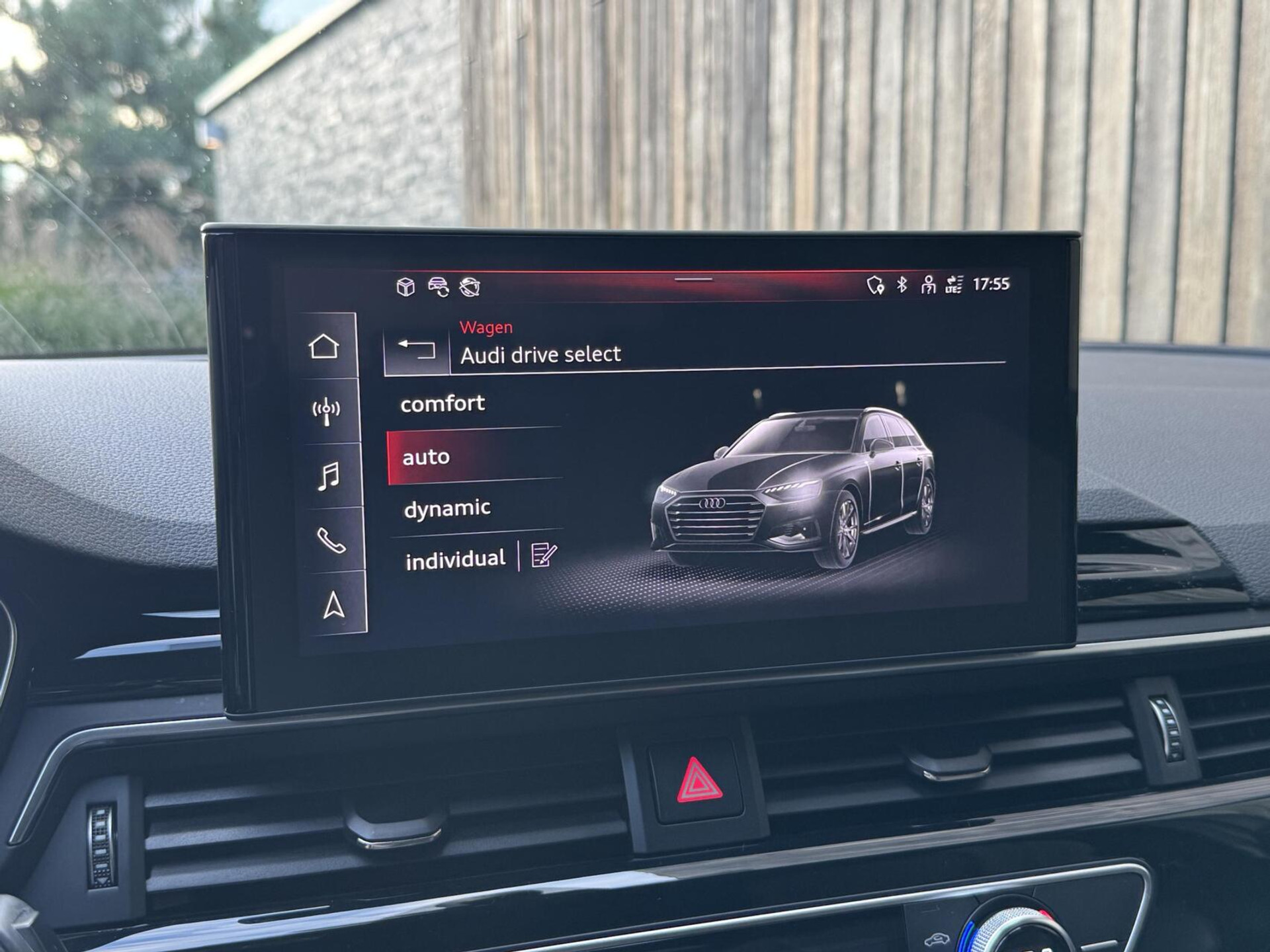This screenshot has width=1270, height=952.
Task: Pull down the top notification handle
Action: 693,280
